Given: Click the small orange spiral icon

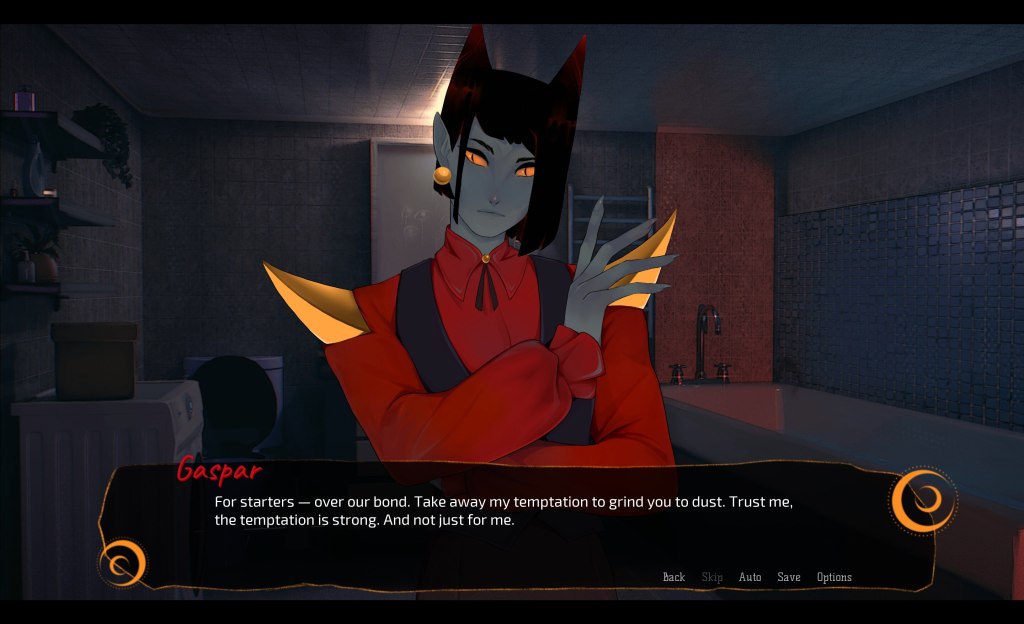Looking at the screenshot, I should 124,563.
